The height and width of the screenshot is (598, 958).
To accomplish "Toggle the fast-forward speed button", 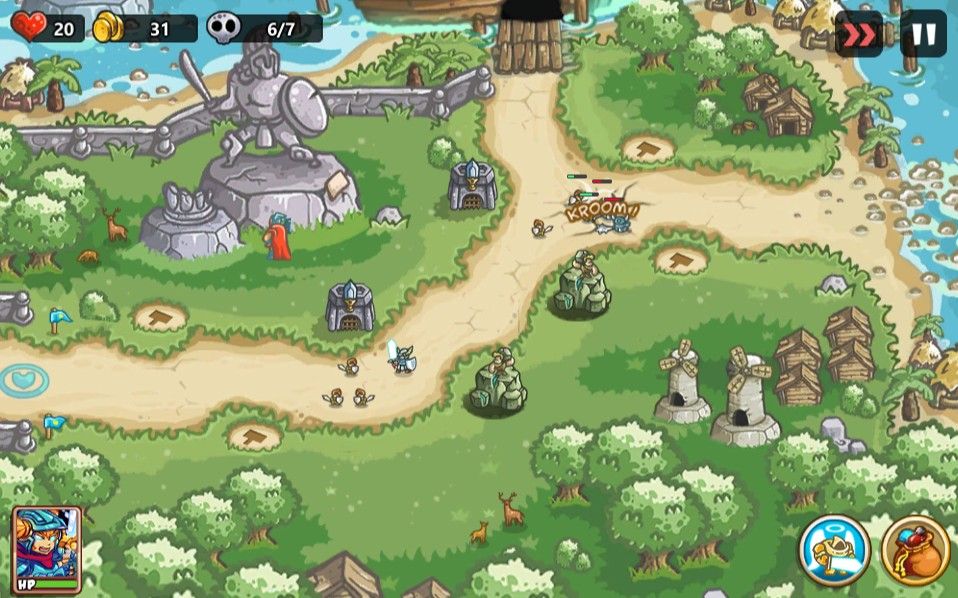I will (x=858, y=33).
